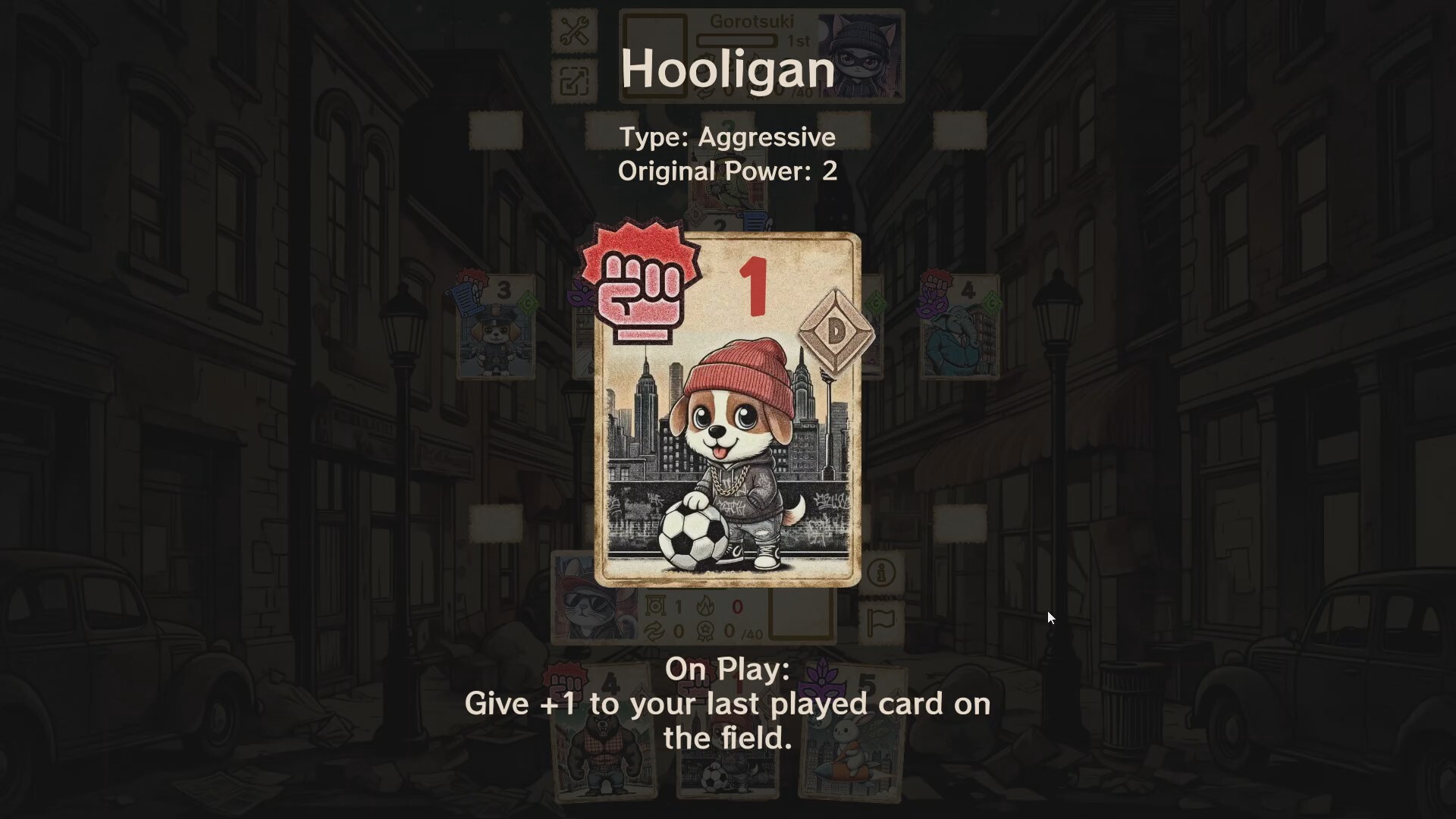The image size is (1456, 819).
Task: Click the D rank diamond badge
Action: [x=834, y=330]
